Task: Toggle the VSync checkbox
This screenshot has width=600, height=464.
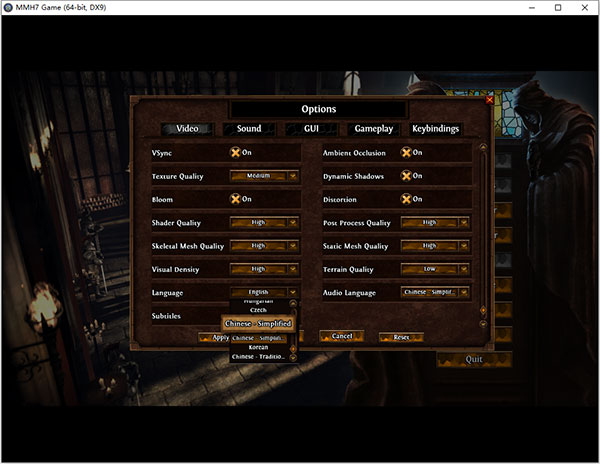Action: click(x=237, y=153)
